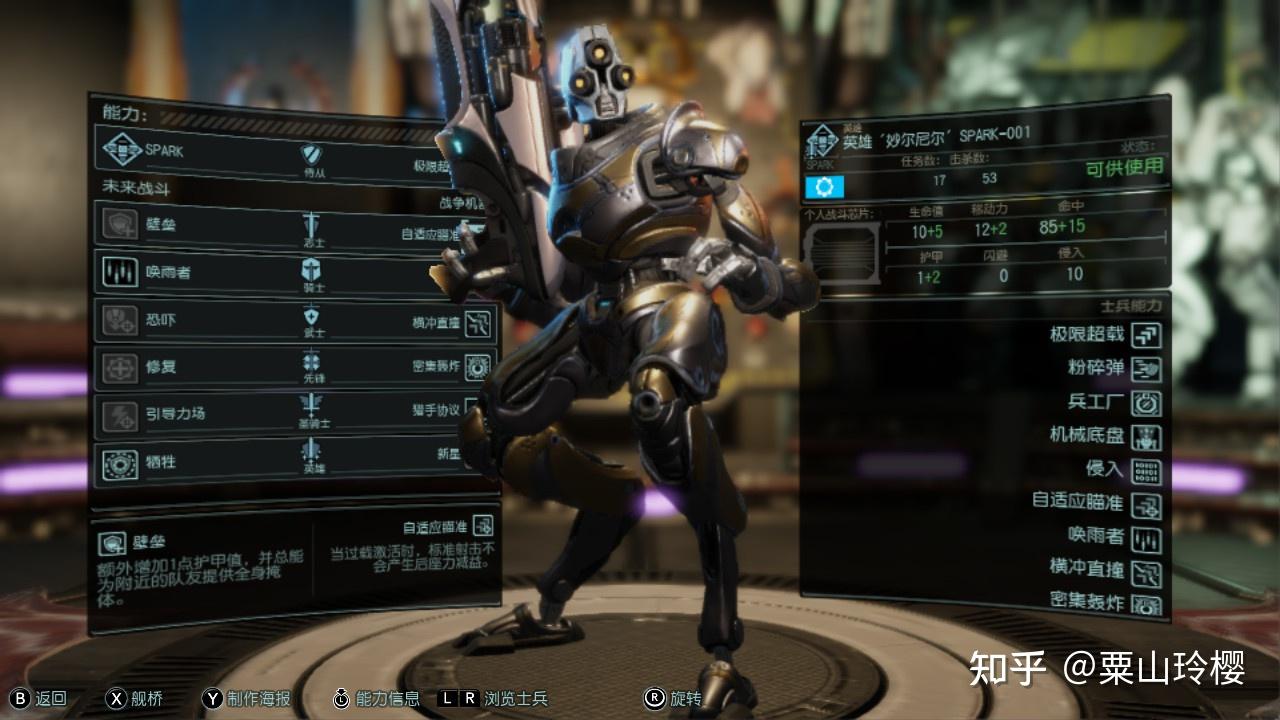1280x720 pixels.
Task: Select 横冲直撞 in the 士兵能力 list
Action: coord(1146,571)
